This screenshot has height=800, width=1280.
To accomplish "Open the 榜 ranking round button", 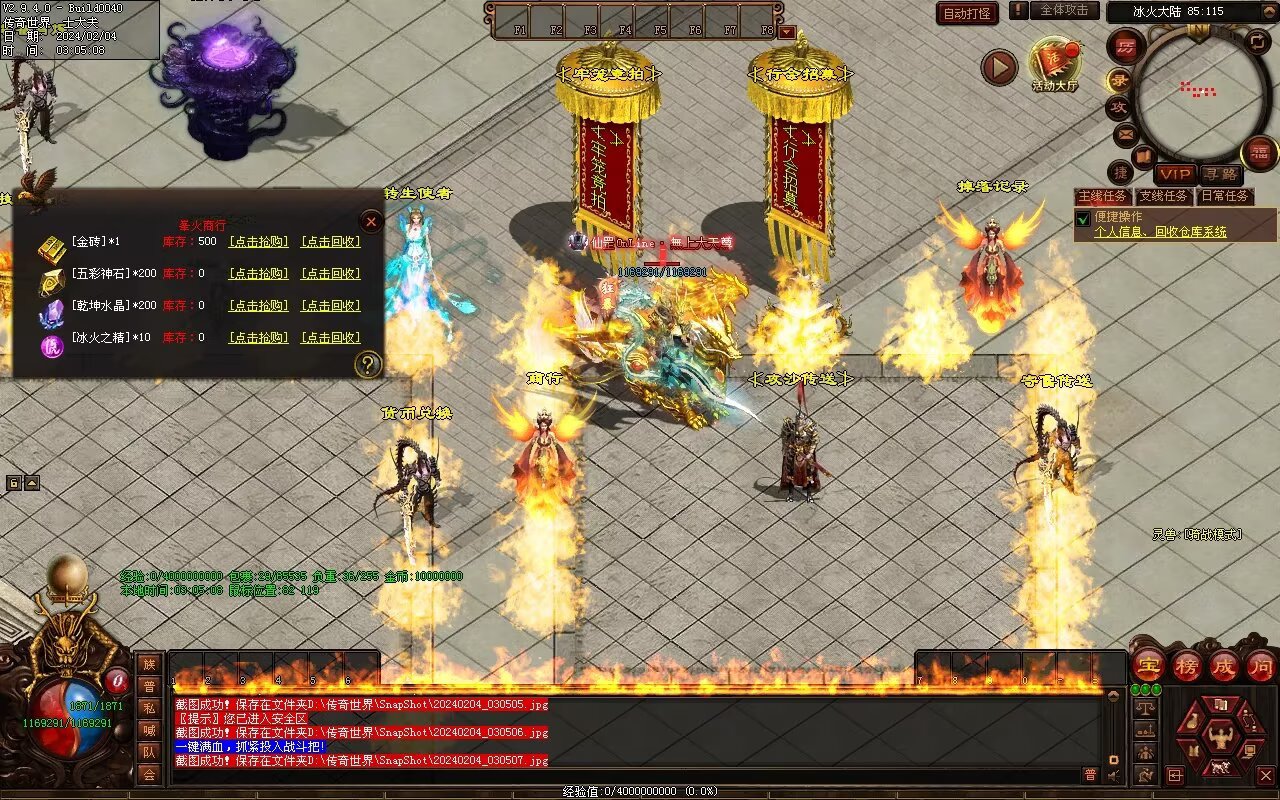I will pos(1186,665).
